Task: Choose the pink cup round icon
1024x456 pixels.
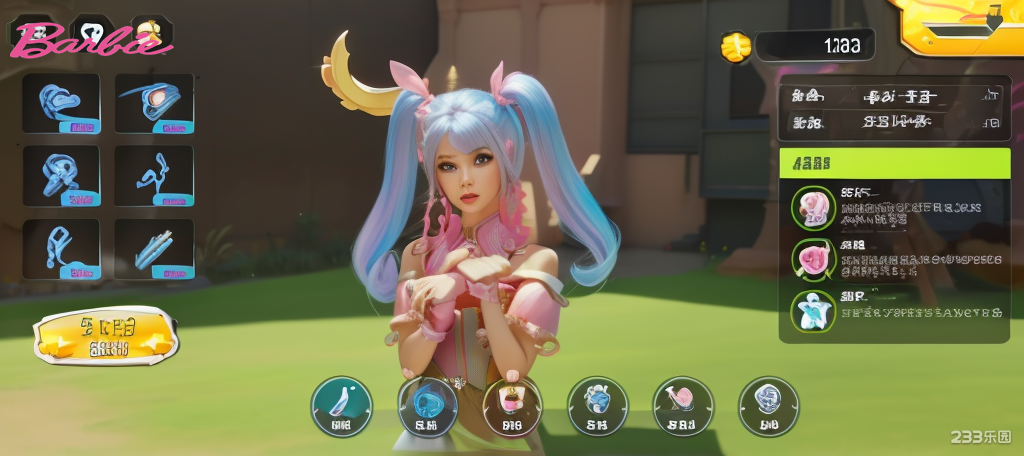Action: click(x=512, y=406)
